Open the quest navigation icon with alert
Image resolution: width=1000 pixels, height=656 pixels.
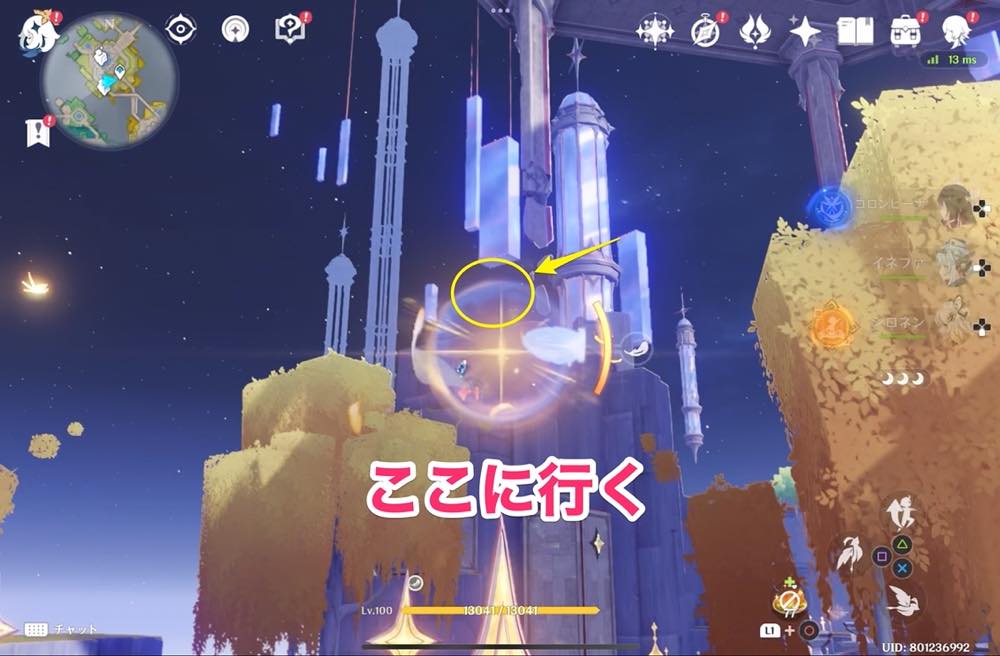(x=289, y=29)
